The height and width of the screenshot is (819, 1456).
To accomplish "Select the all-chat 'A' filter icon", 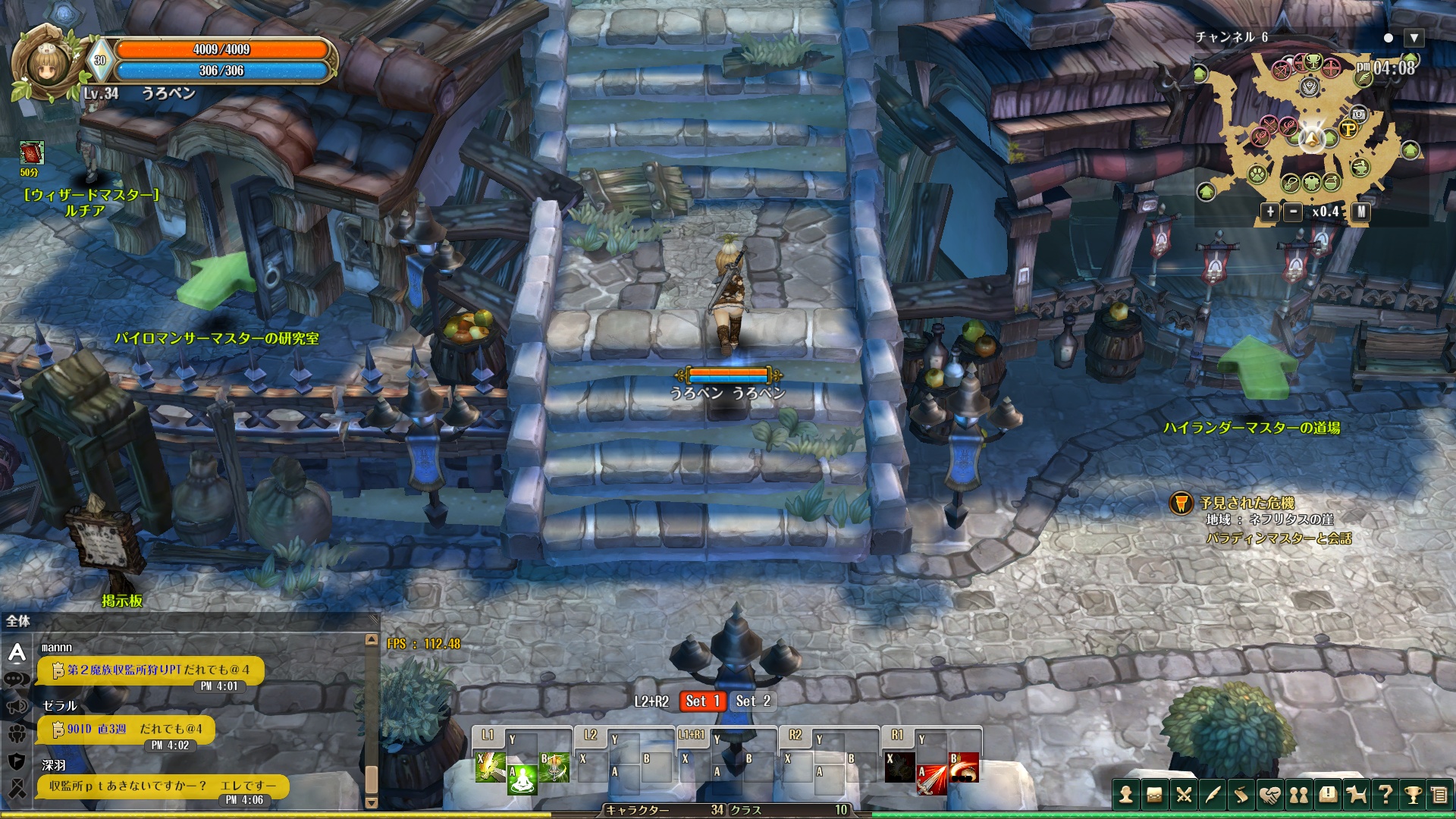I will (x=17, y=652).
